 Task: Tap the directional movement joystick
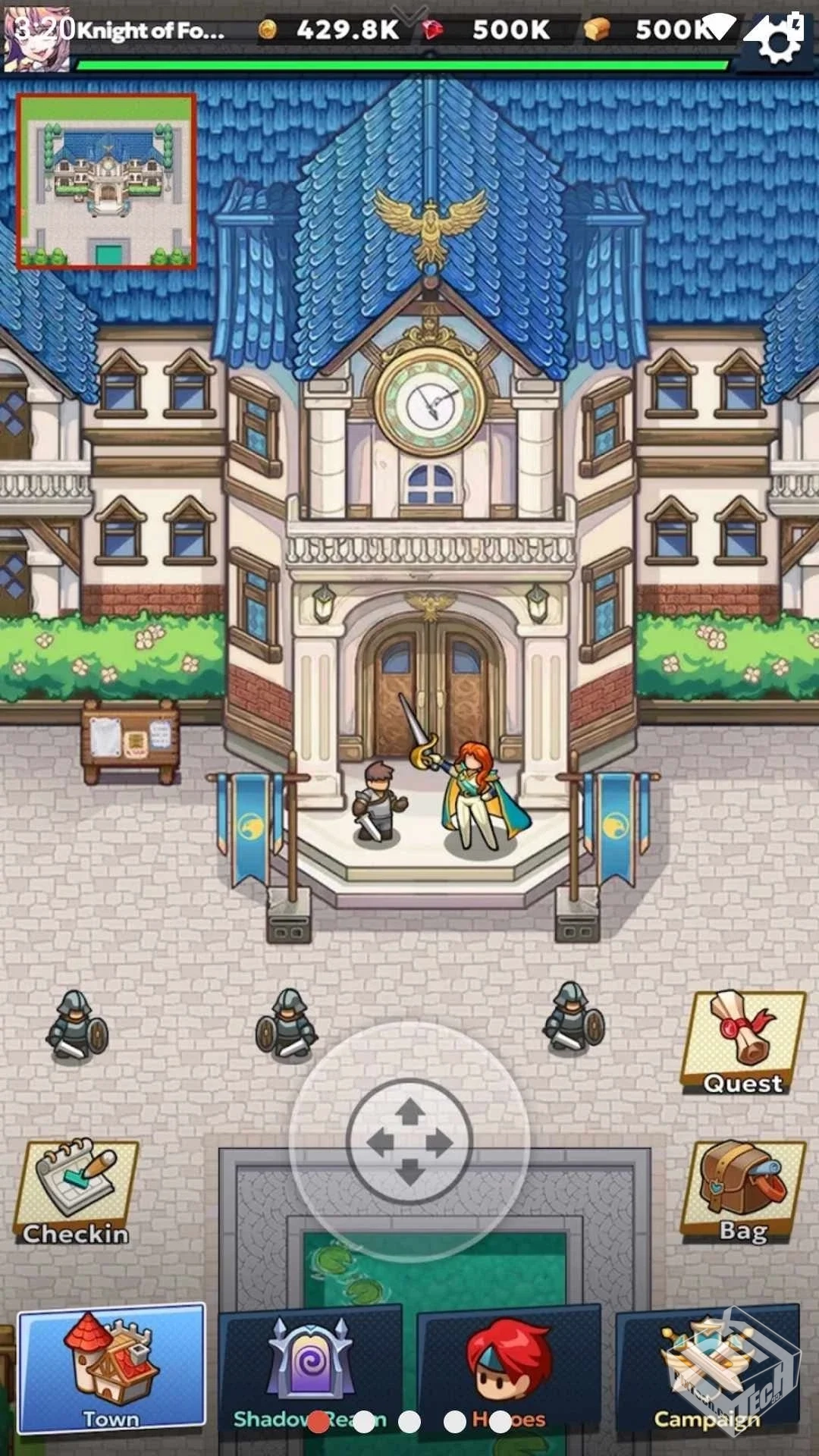409,1141
